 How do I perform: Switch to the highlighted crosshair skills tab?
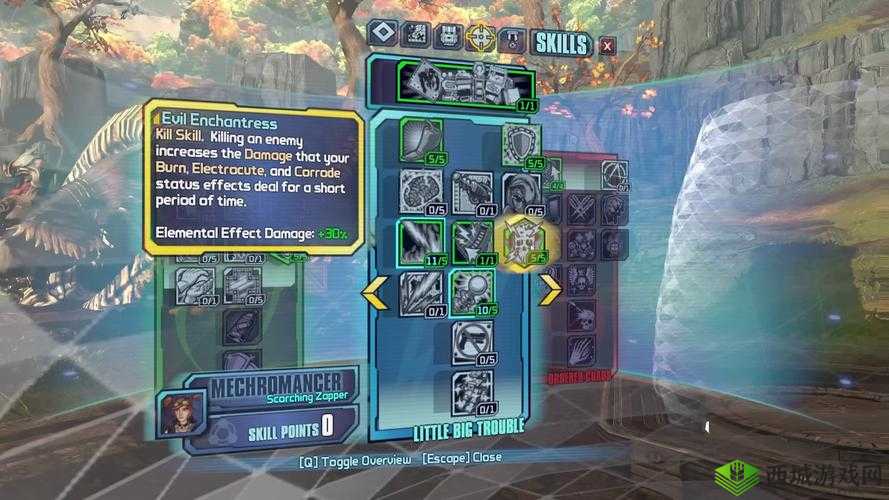(480, 37)
